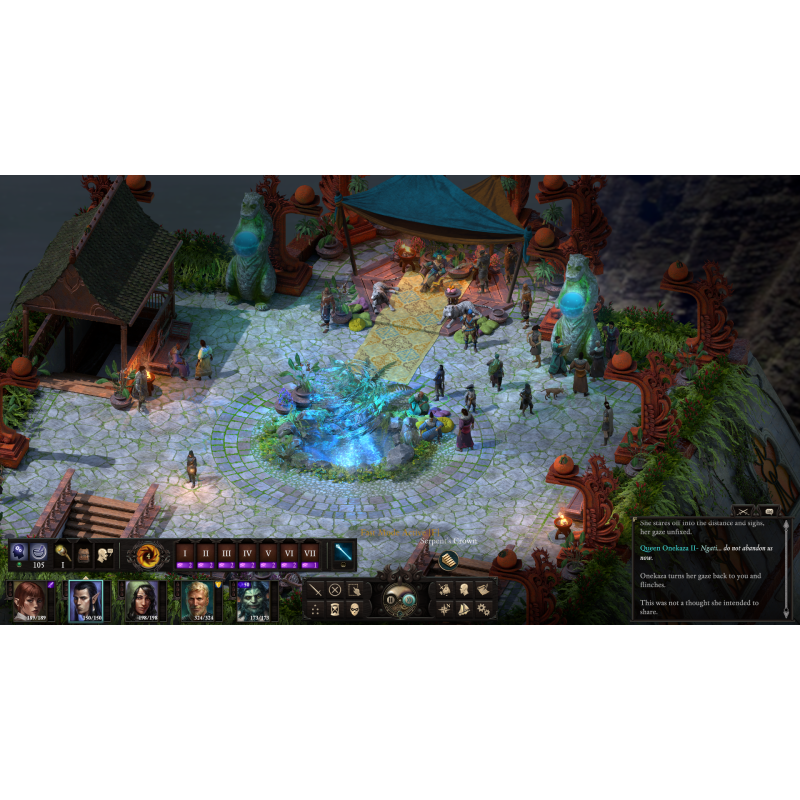This screenshot has height=800, width=800.
Task: Activate the glowing blue wand weapon slot
Action: pyautogui.click(x=343, y=552)
